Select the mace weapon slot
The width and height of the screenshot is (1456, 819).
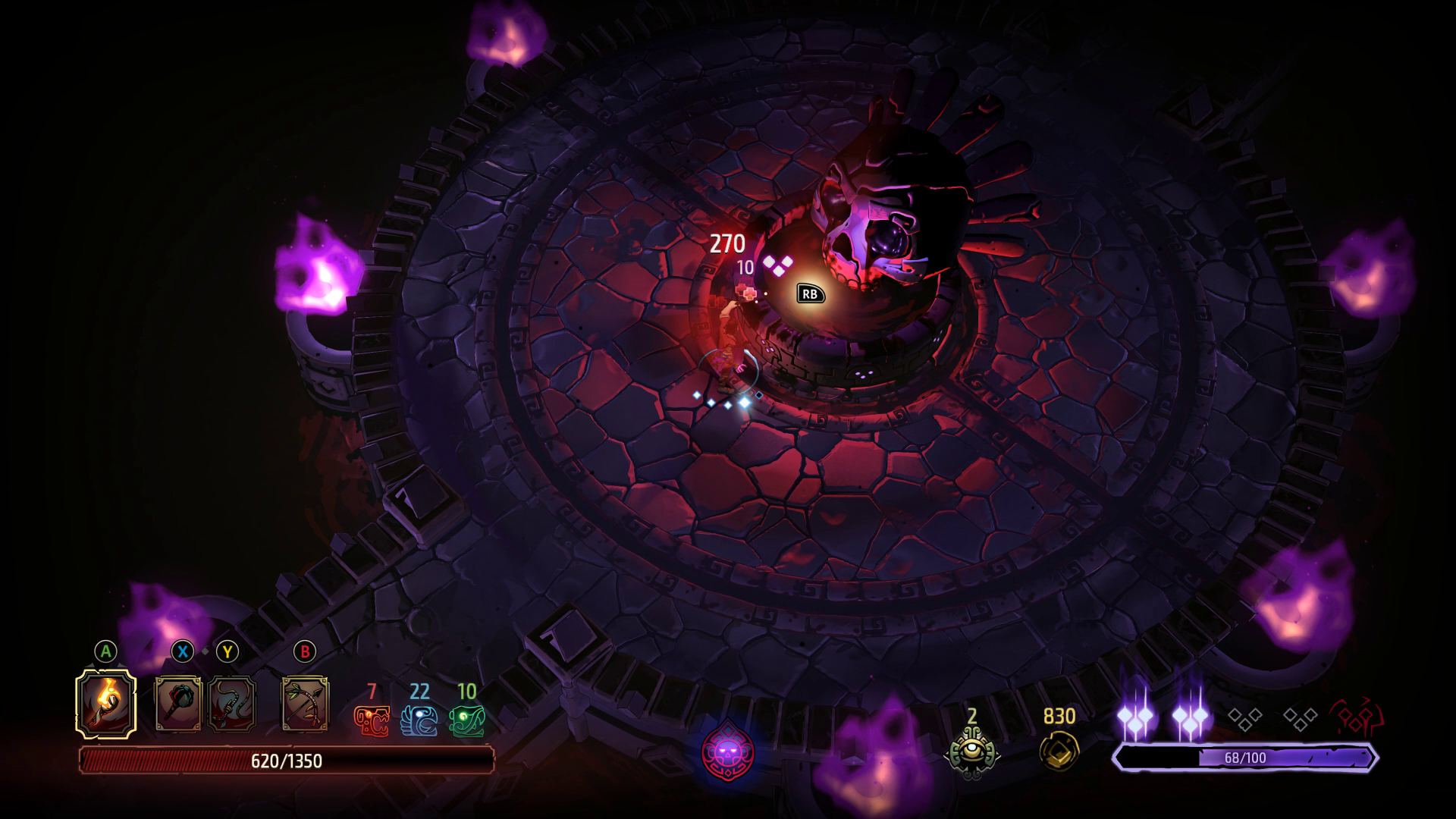(178, 704)
